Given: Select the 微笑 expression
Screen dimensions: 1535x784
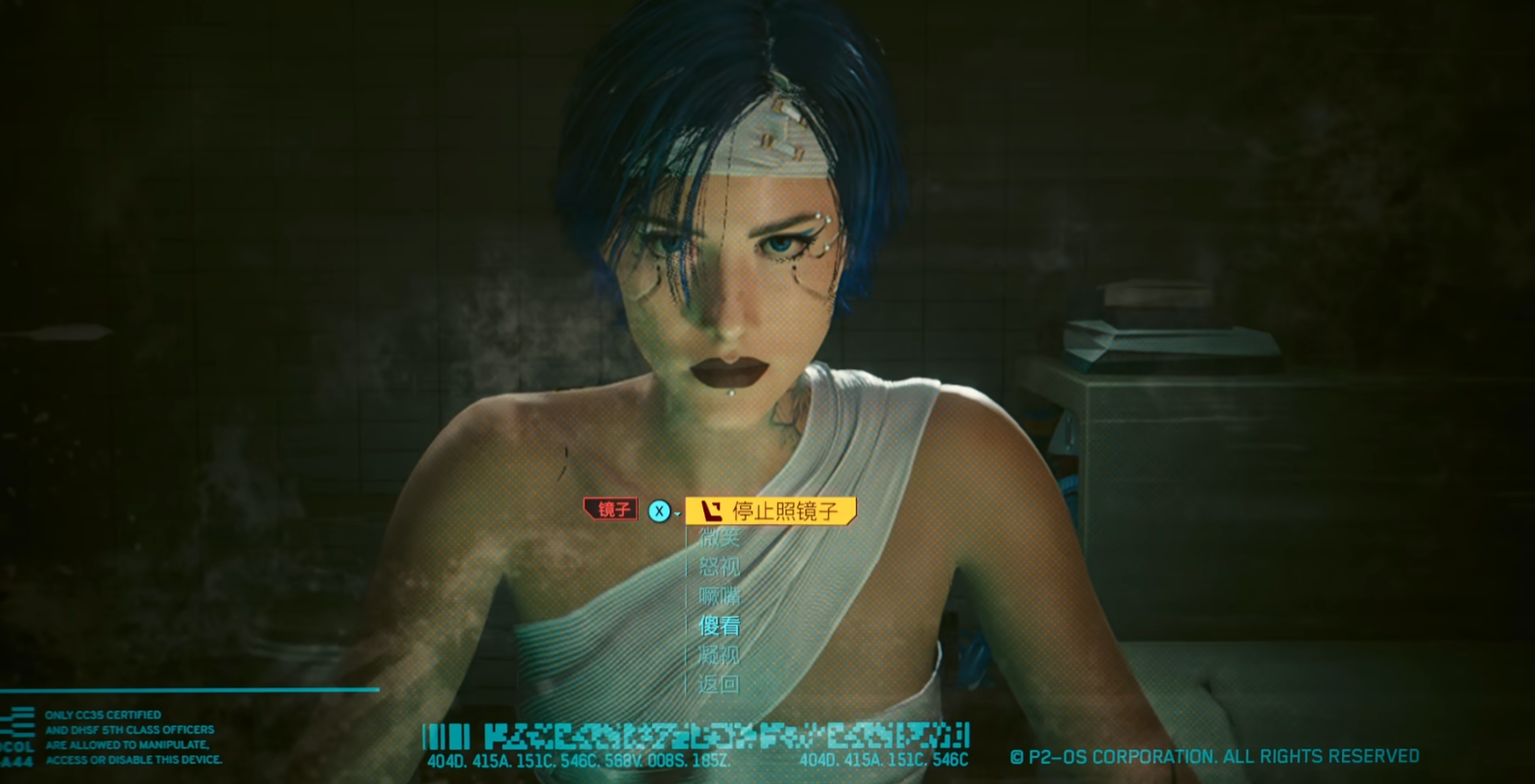Looking at the screenshot, I should click(x=720, y=539).
